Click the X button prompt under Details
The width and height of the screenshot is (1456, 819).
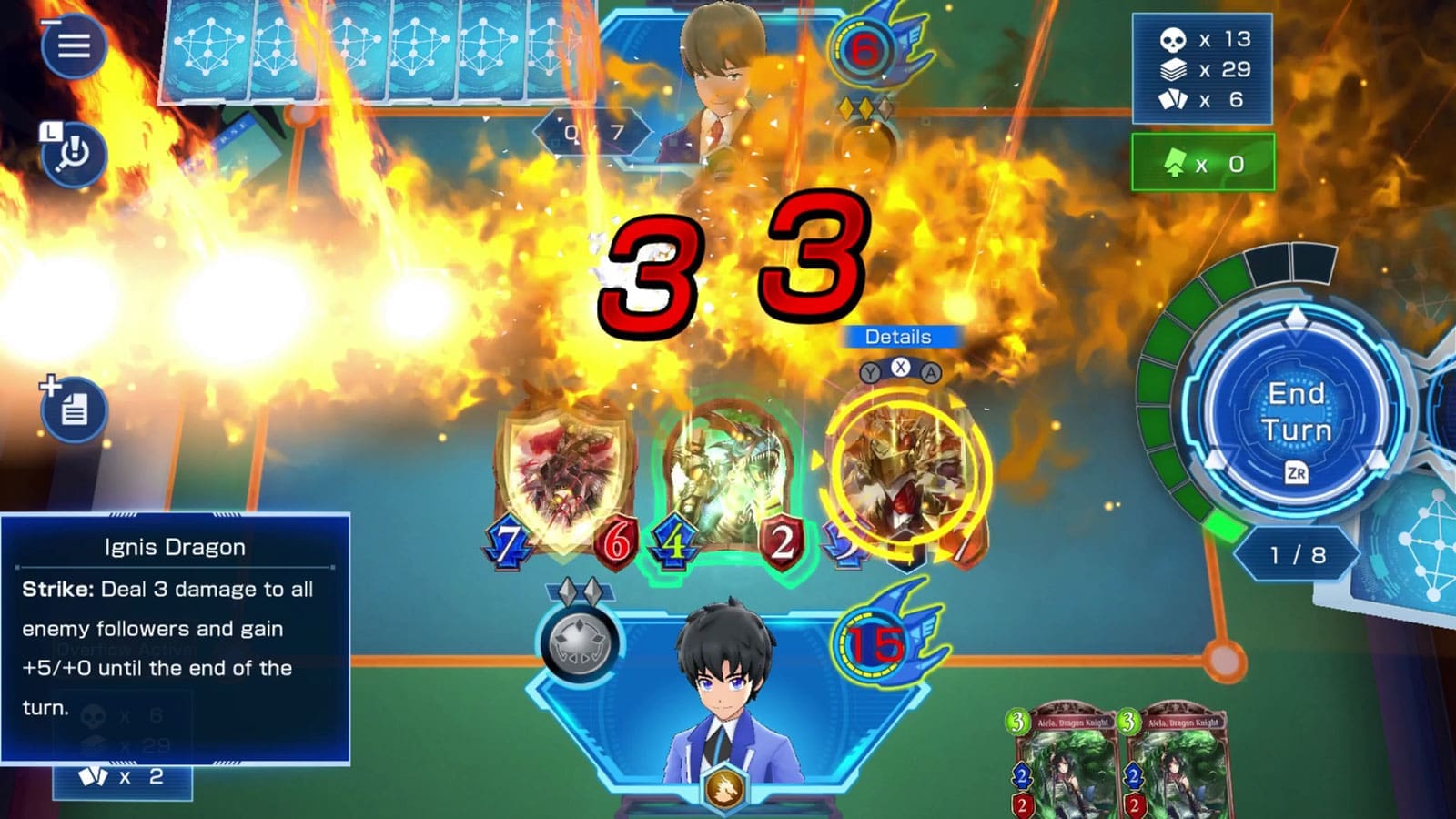tap(899, 370)
